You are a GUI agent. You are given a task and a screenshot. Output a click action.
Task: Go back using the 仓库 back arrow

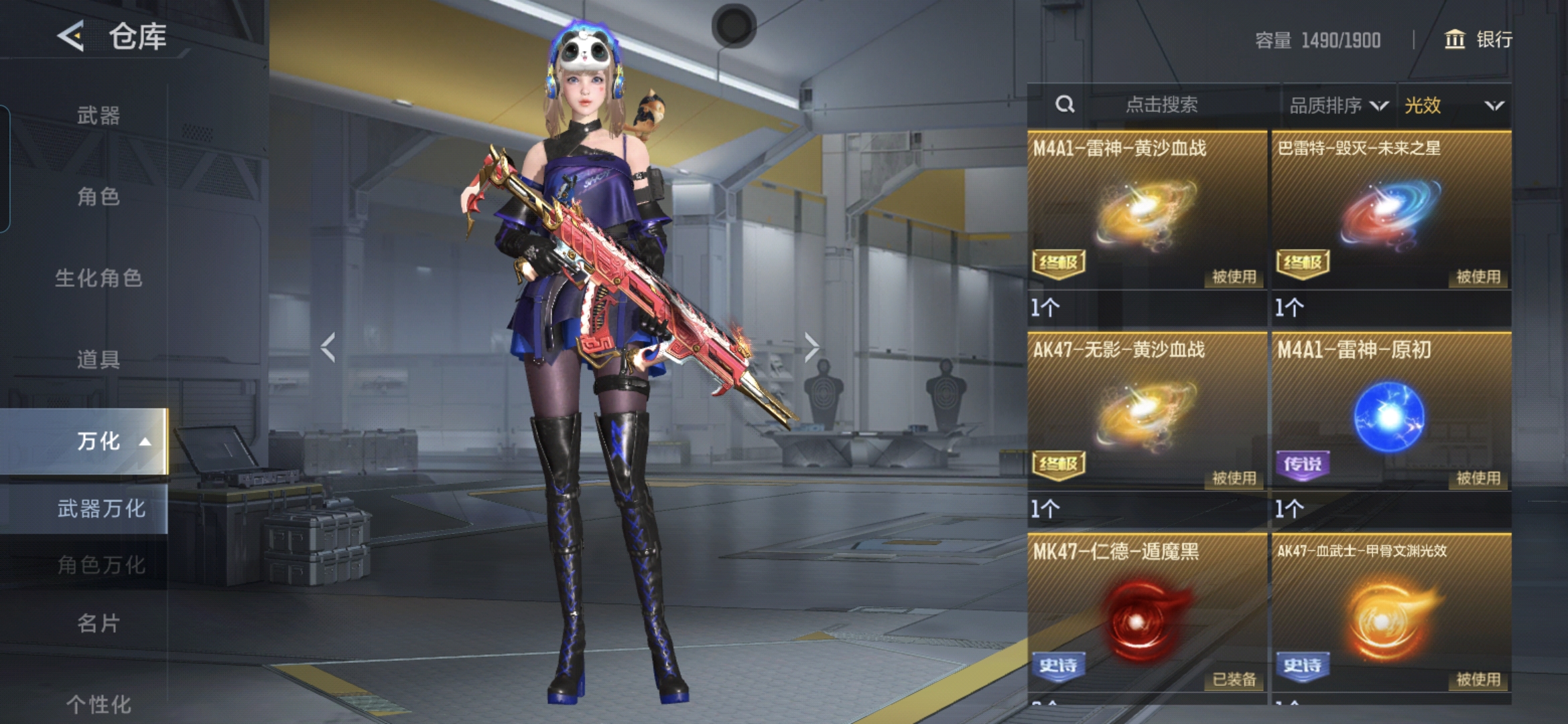71,36
